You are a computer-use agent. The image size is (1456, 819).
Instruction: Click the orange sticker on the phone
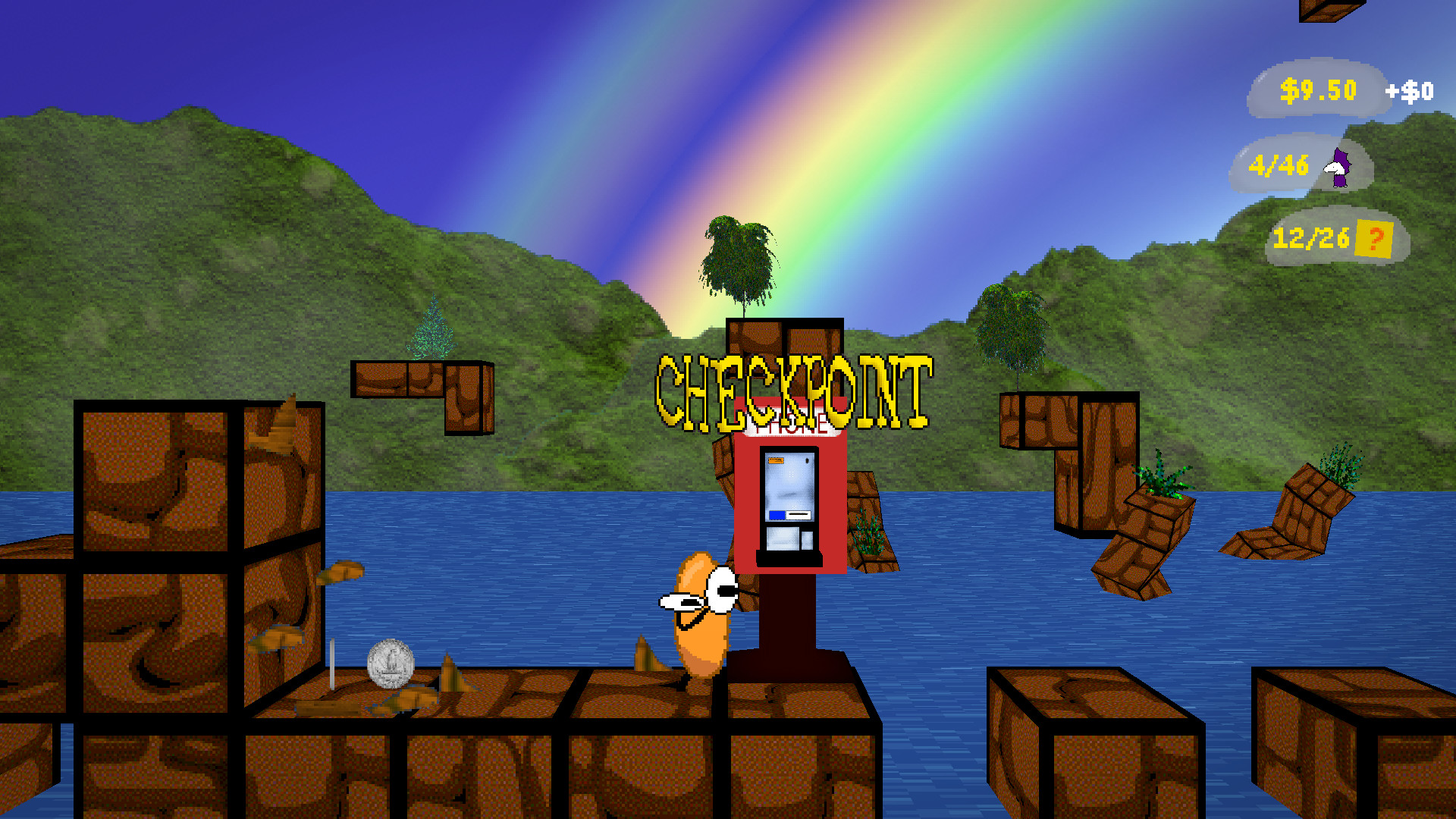pos(775,459)
